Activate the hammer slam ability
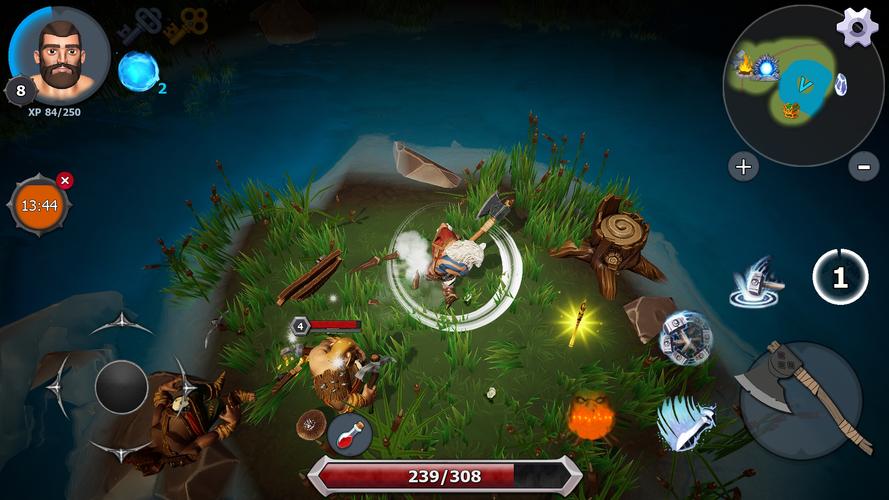889x500 pixels. [x=756, y=283]
